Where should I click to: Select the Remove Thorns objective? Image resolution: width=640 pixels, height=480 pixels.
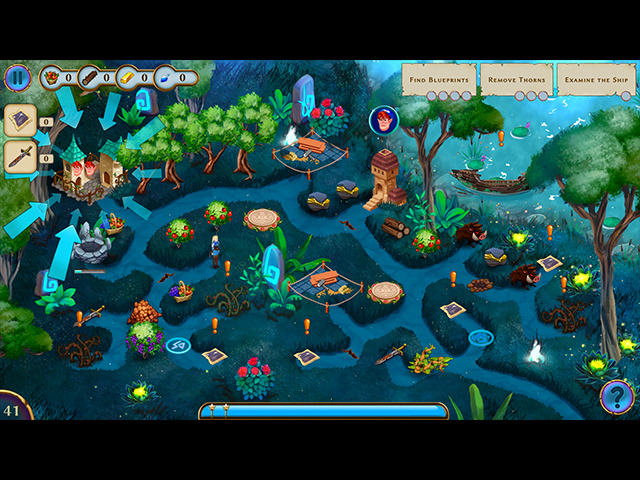(x=516, y=79)
